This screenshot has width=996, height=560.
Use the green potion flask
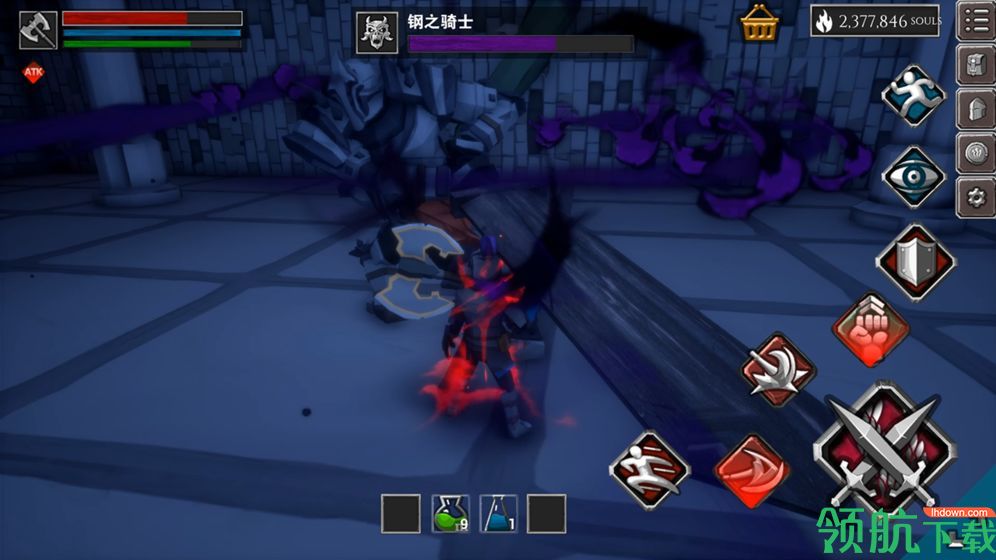[450, 514]
